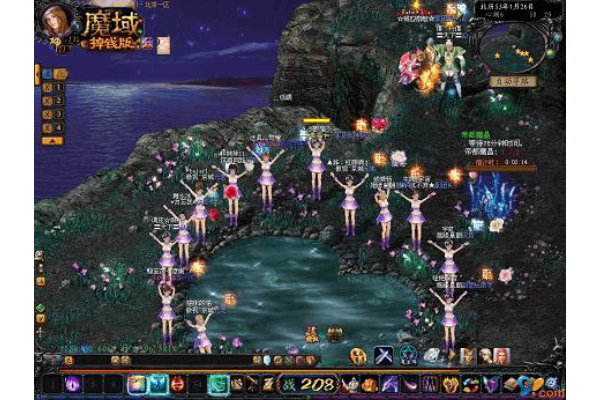Select team slot number 2
600x400 pixels.
point(58,101)
